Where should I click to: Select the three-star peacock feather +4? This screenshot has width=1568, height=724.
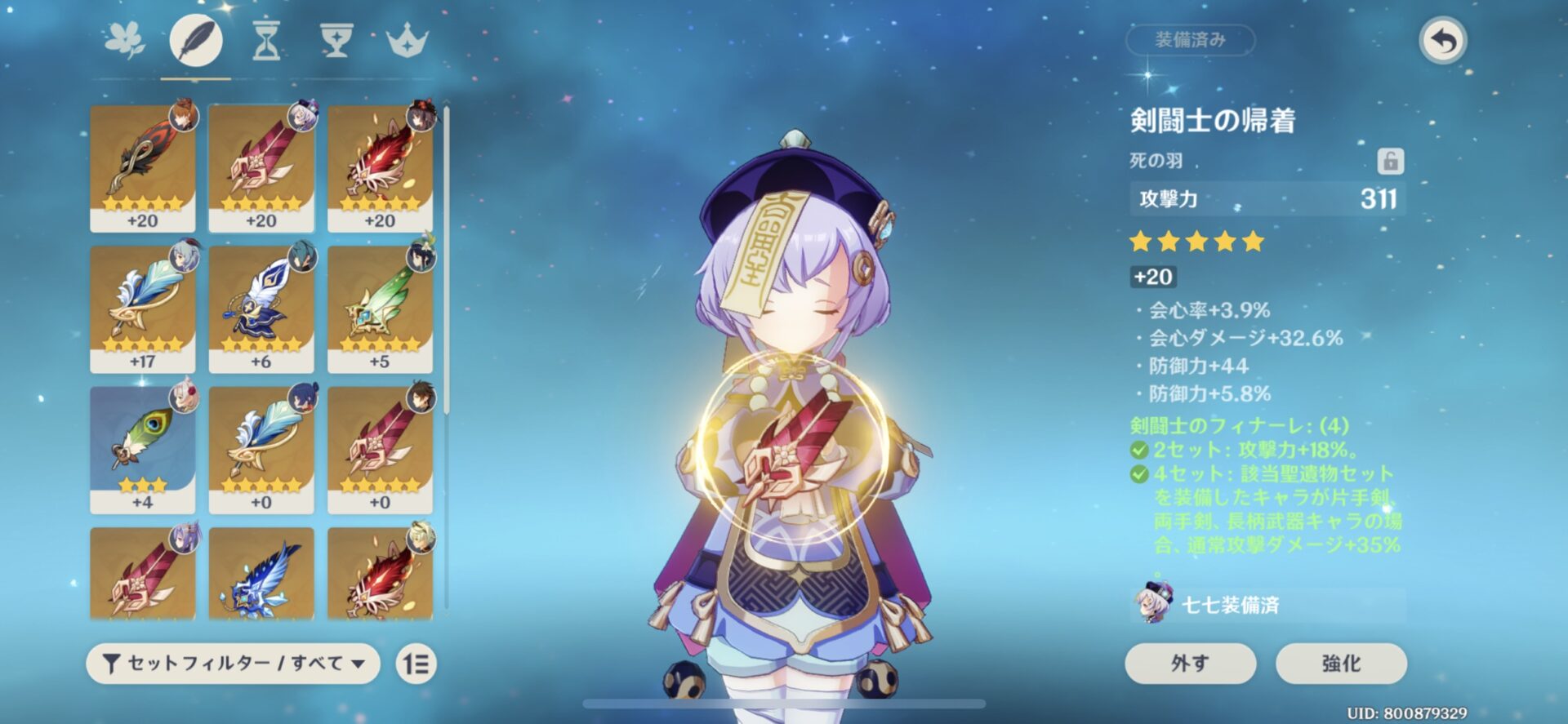(143, 449)
